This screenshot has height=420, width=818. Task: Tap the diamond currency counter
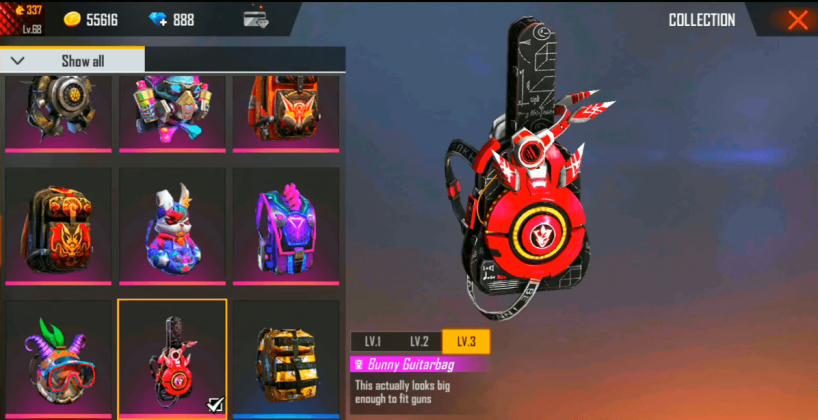172,19
